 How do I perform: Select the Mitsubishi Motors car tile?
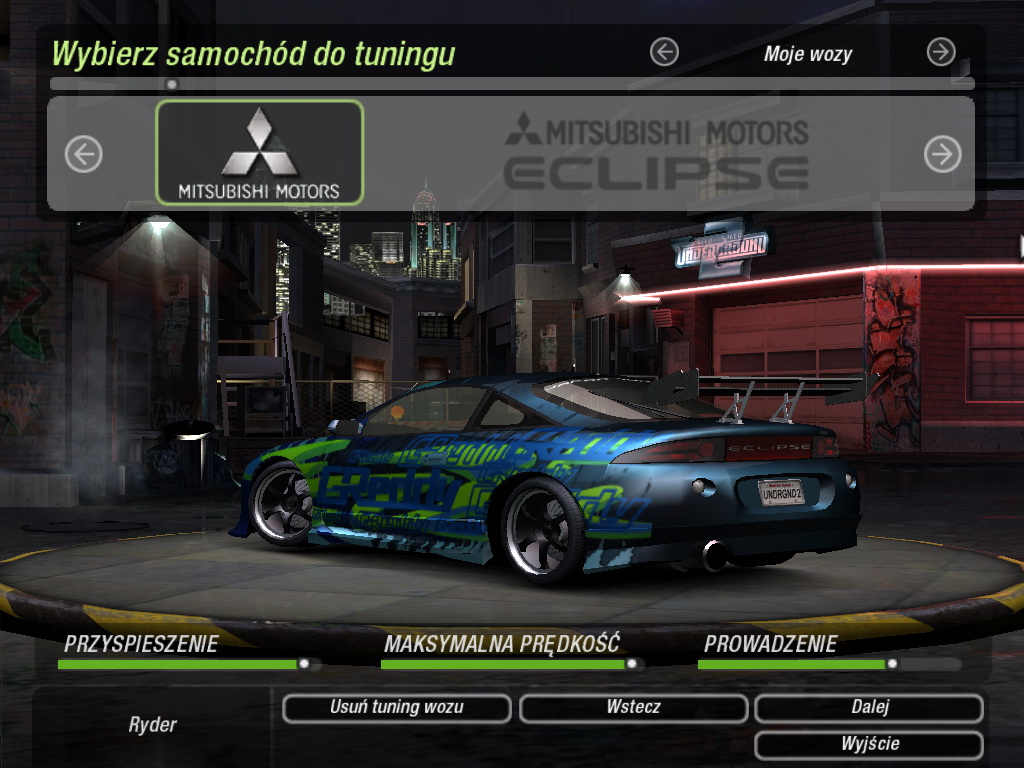tap(260, 152)
